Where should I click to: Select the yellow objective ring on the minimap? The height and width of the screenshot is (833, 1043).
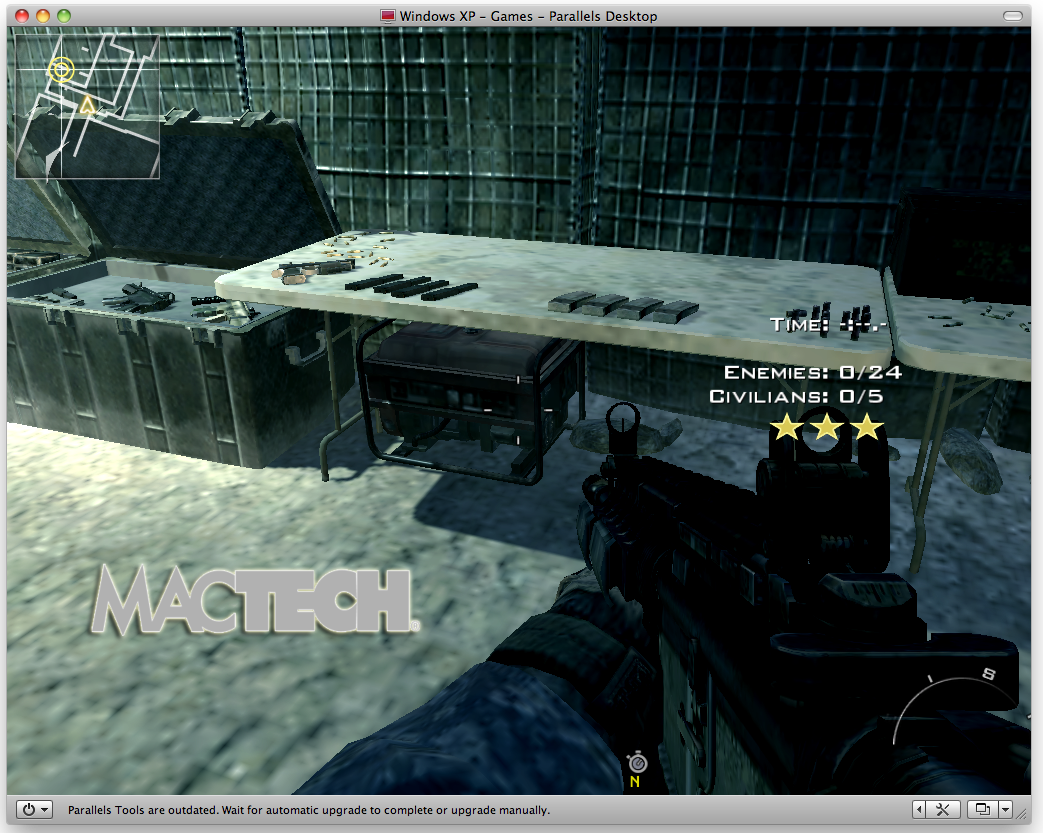(62, 69)
